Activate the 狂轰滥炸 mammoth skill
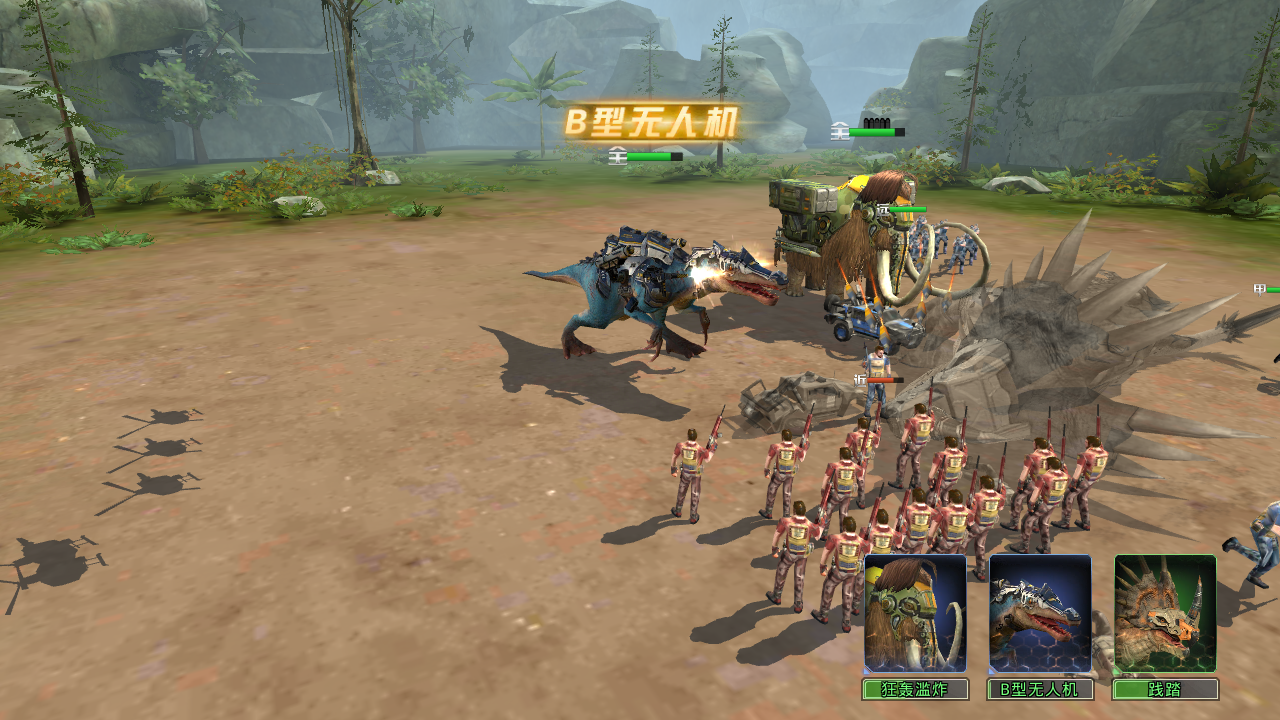Screen dimensions: 1280x720 click(915, 613)
